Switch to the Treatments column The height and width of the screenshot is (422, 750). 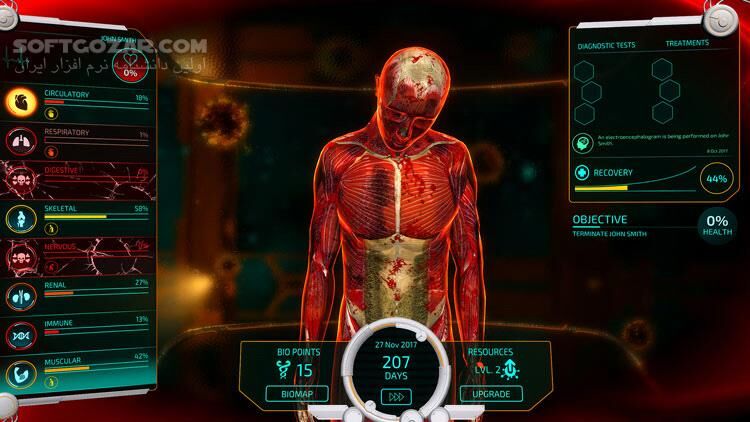[687, 44]
